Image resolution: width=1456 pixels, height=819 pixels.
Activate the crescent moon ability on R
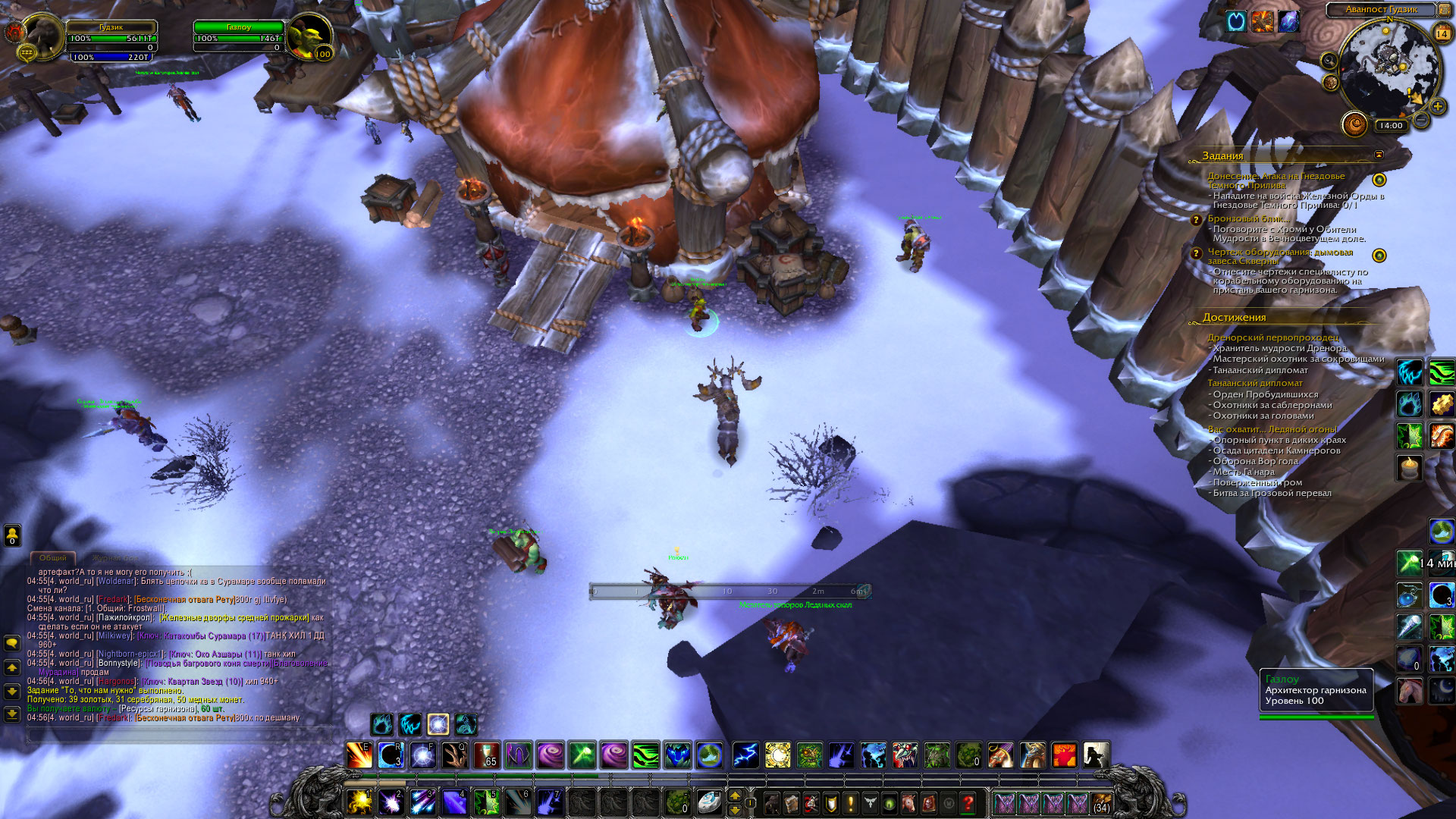pyautogui.click(x=391, y=755)
